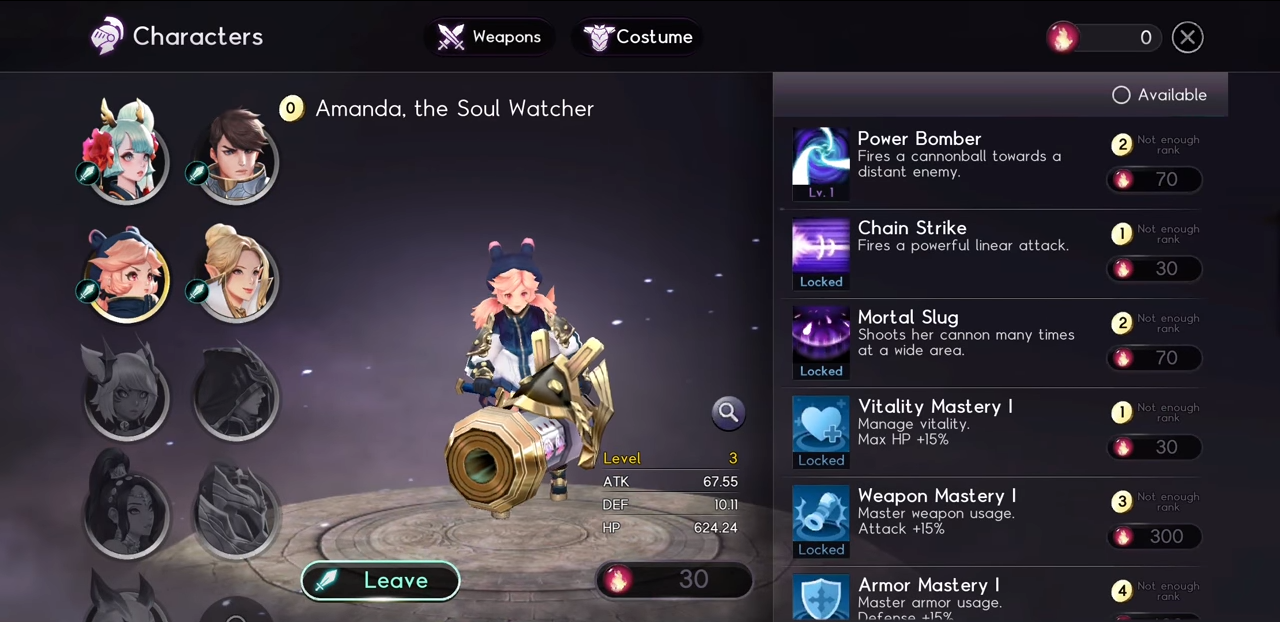Switch to the Costume tab

(638, 37)
